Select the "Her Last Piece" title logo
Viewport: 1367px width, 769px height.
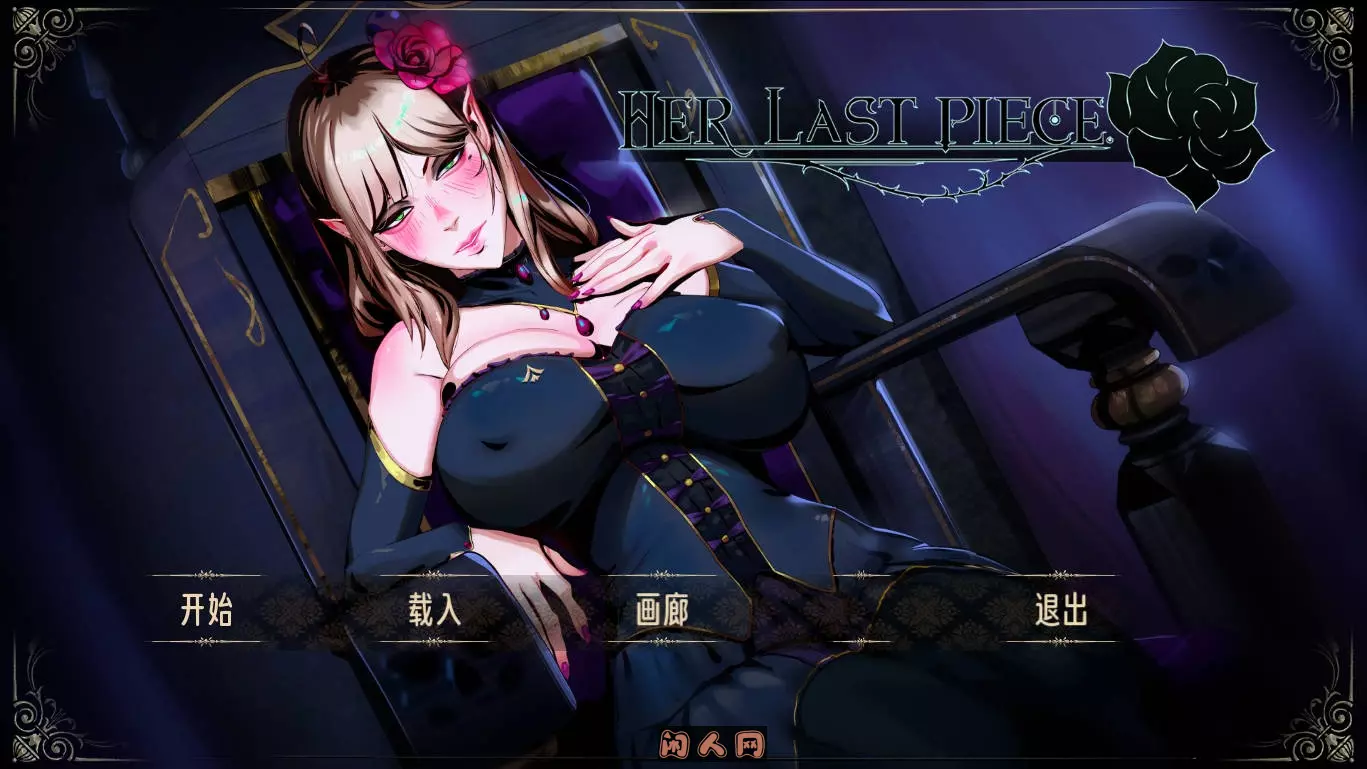point(870,115)
